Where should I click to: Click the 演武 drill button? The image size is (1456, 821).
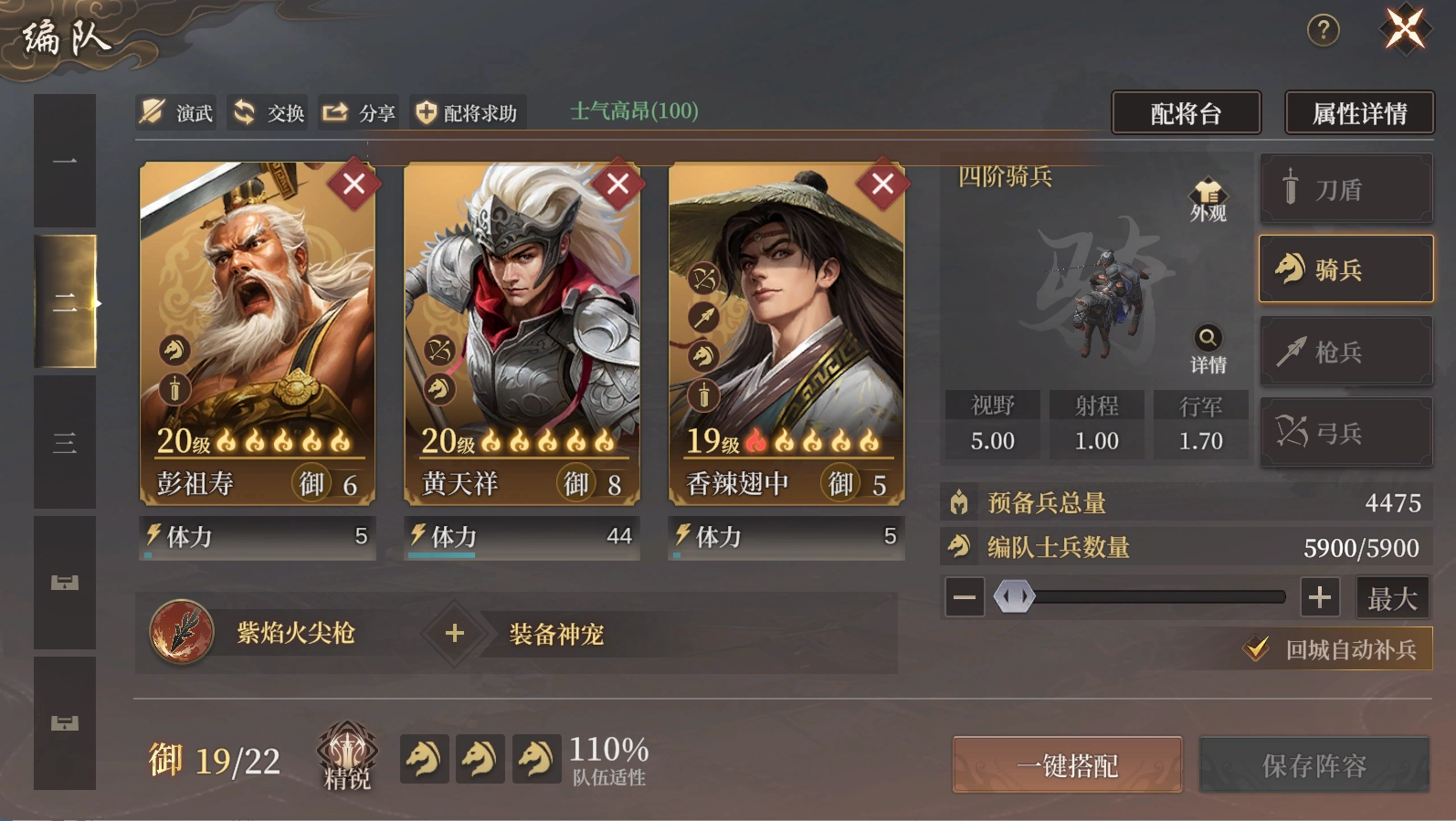click(x=177, y=112)
